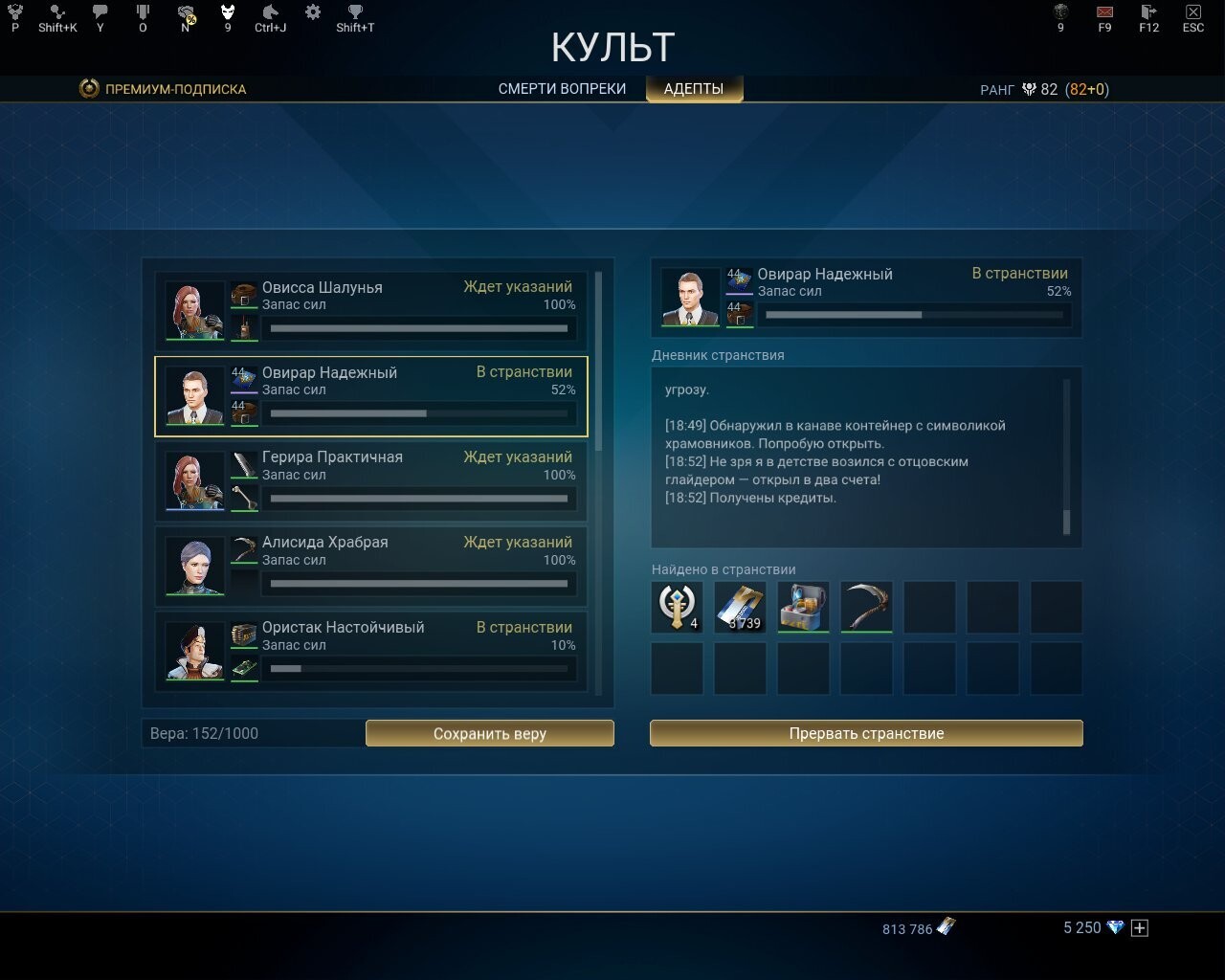The height and width of the screenshot is (980, 1225).
Task: Select the supply chest found in journey
Action: tap(803, 607)
